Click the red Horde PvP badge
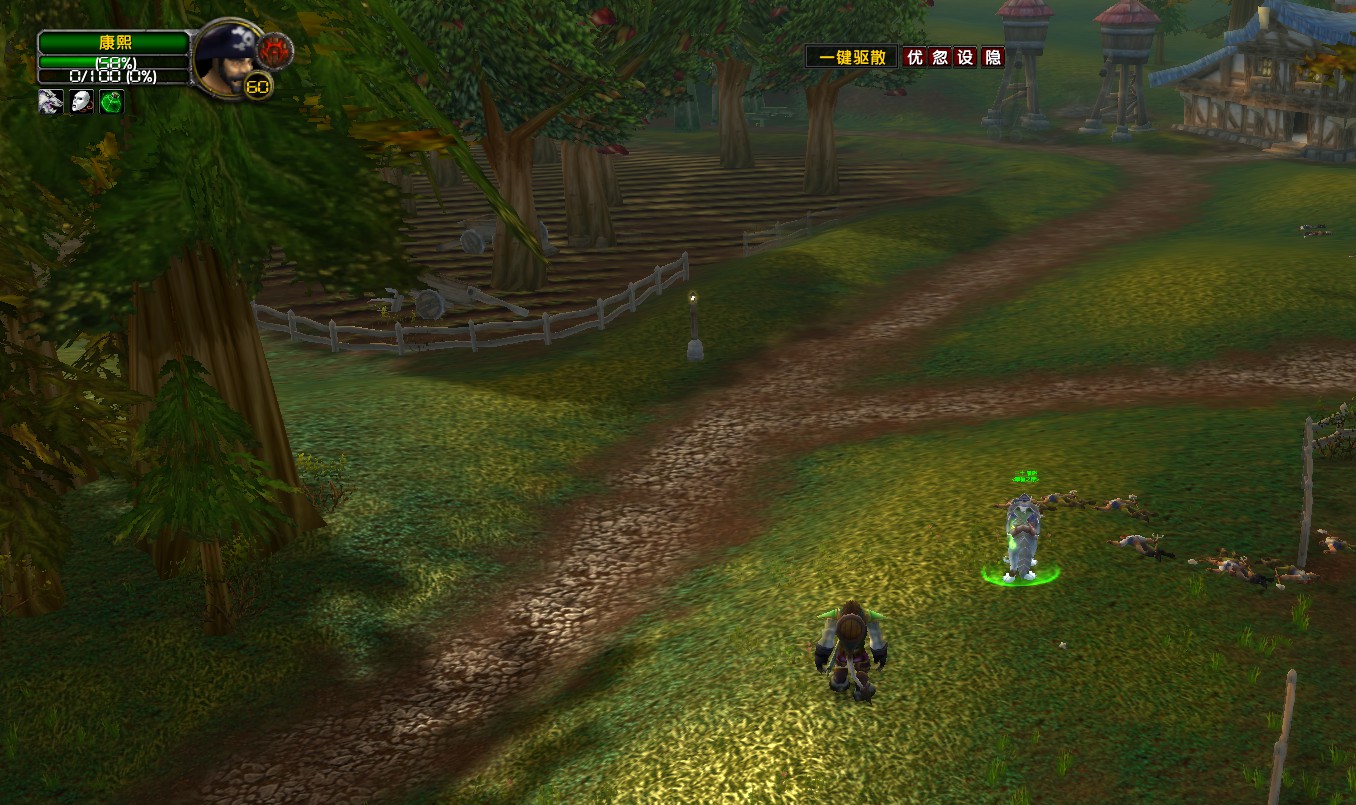Screen dimensions: 1356x805 272,49
